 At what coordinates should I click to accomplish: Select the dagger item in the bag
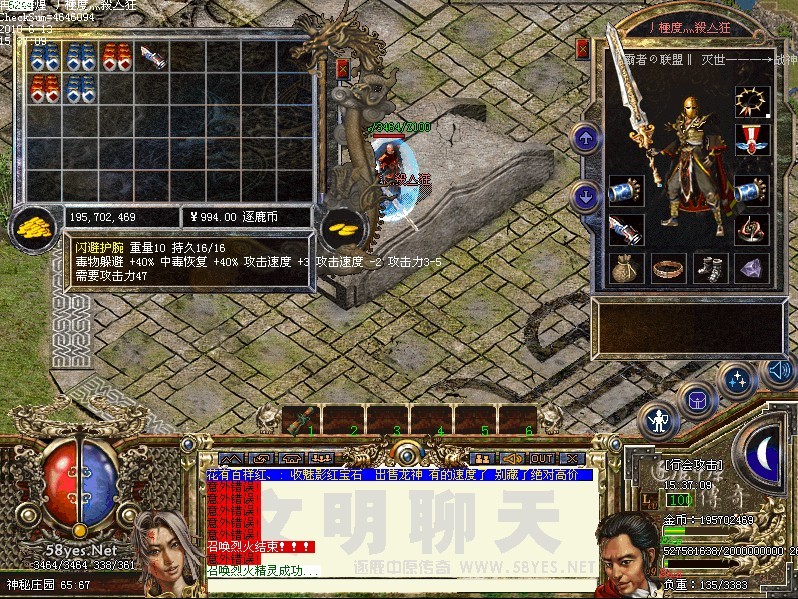(151, 56)
